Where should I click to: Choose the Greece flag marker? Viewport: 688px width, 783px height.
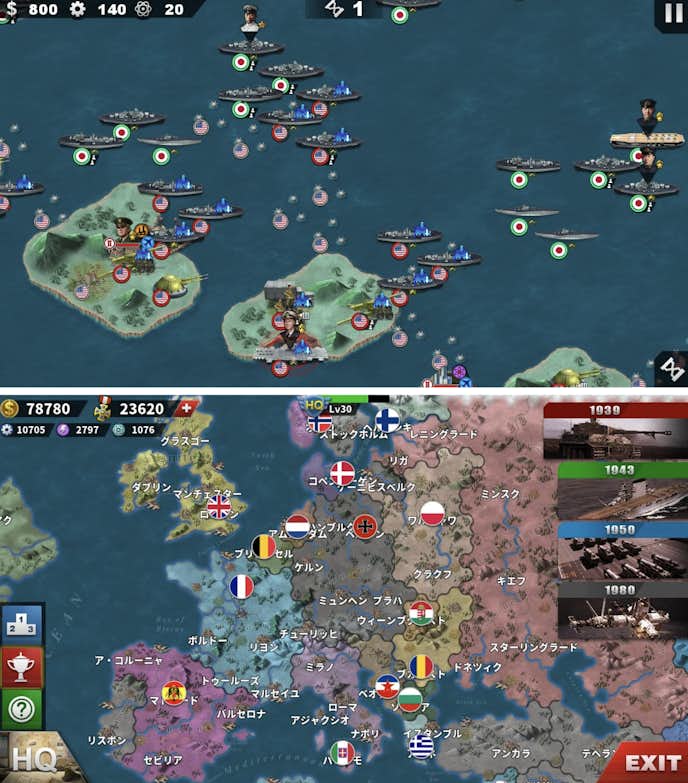[421, 747]
